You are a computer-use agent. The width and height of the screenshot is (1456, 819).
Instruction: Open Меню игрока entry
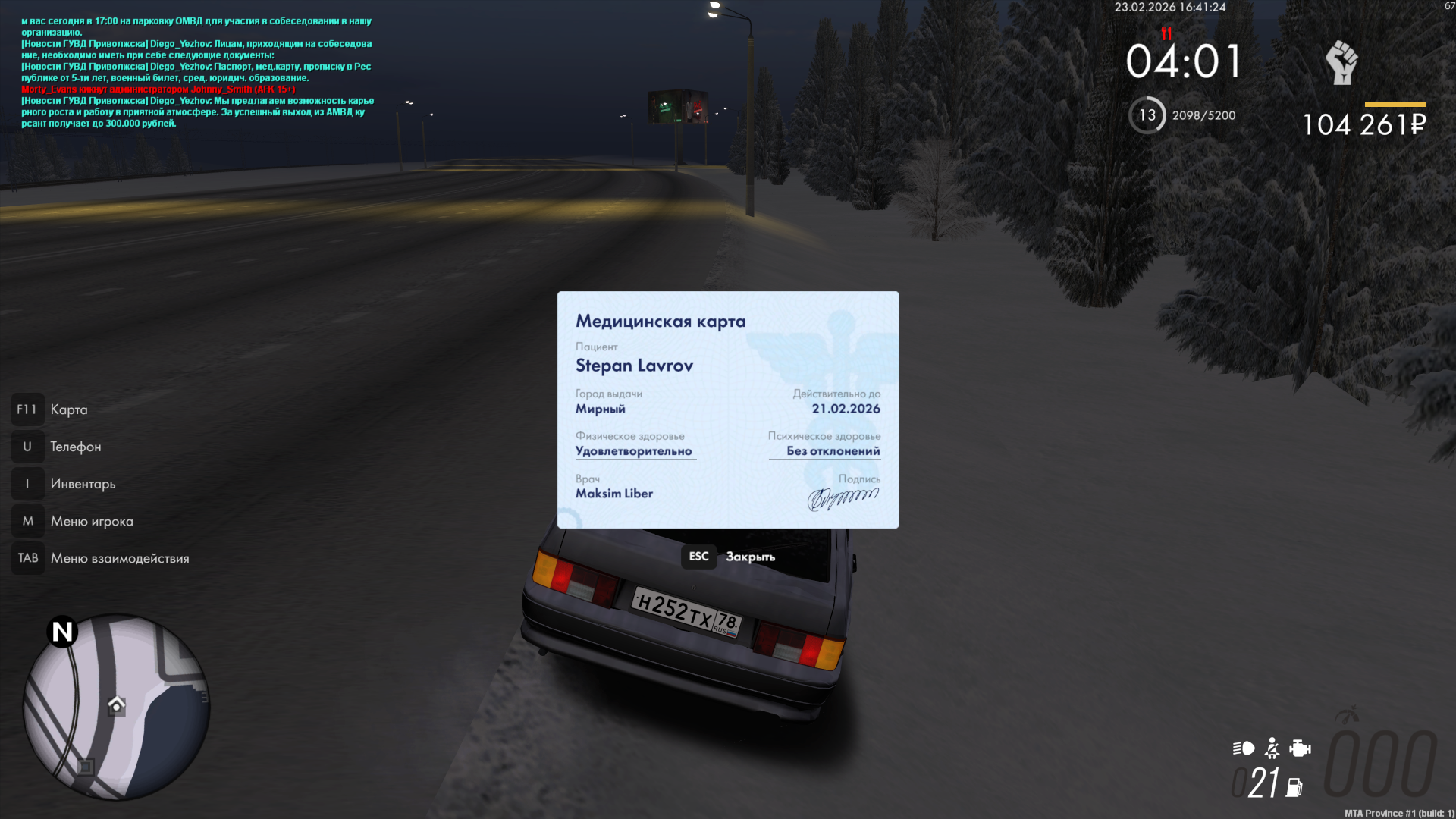click(x=91, y=521)
